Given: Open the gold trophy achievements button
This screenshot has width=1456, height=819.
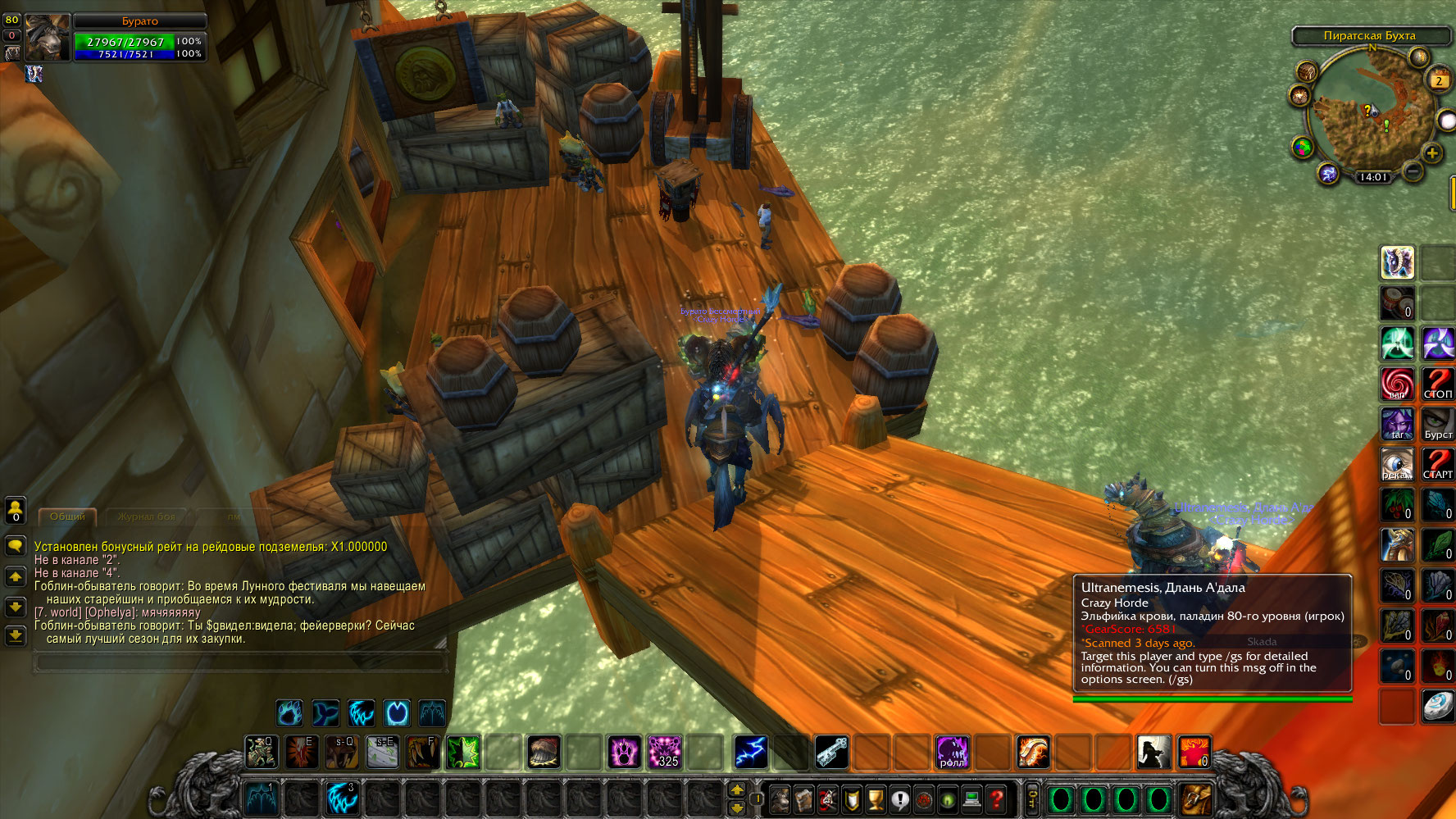Looking at the screenshot, I should [x=876, y=799].
